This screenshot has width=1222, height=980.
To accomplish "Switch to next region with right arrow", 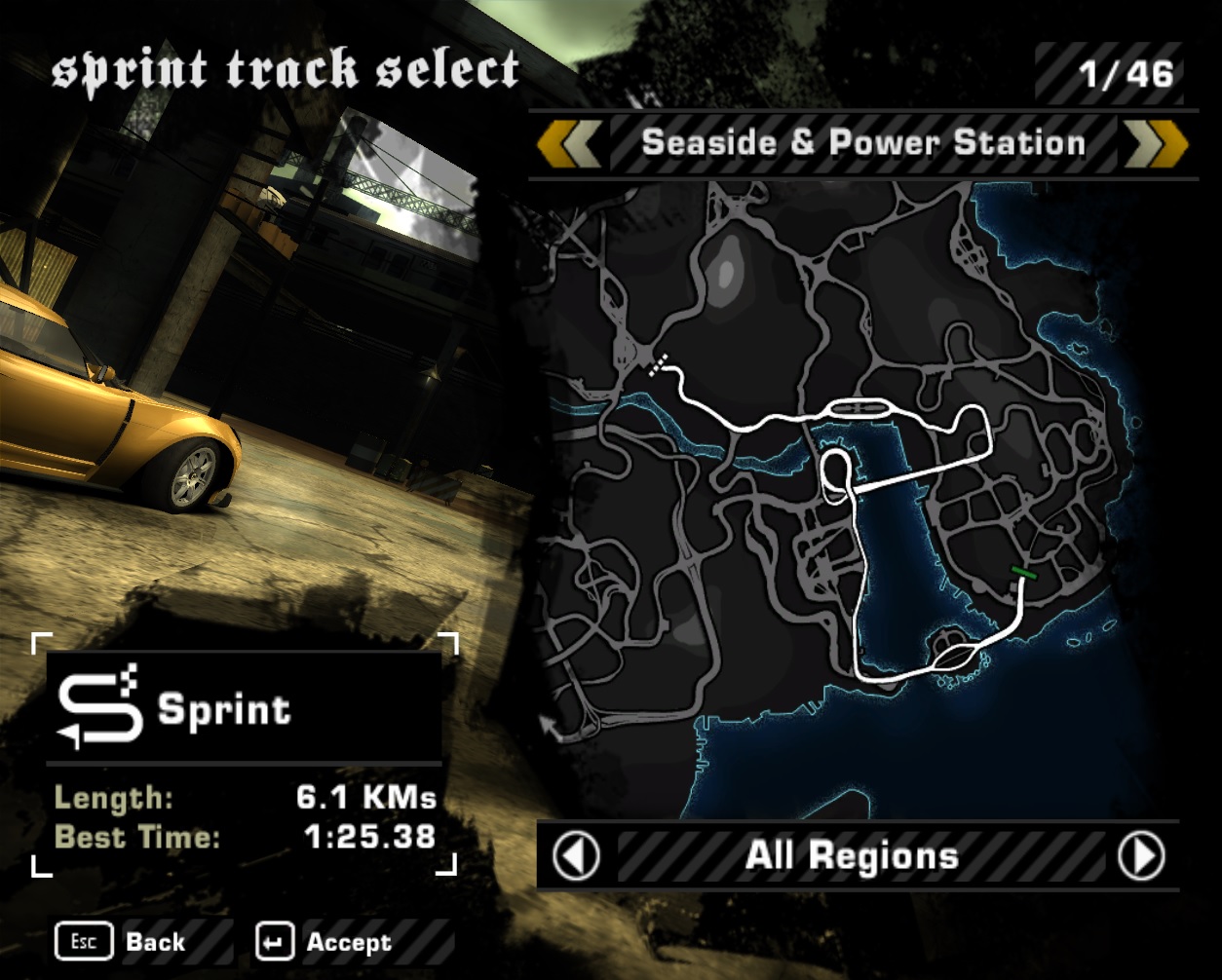I will tap(1141, 856).
